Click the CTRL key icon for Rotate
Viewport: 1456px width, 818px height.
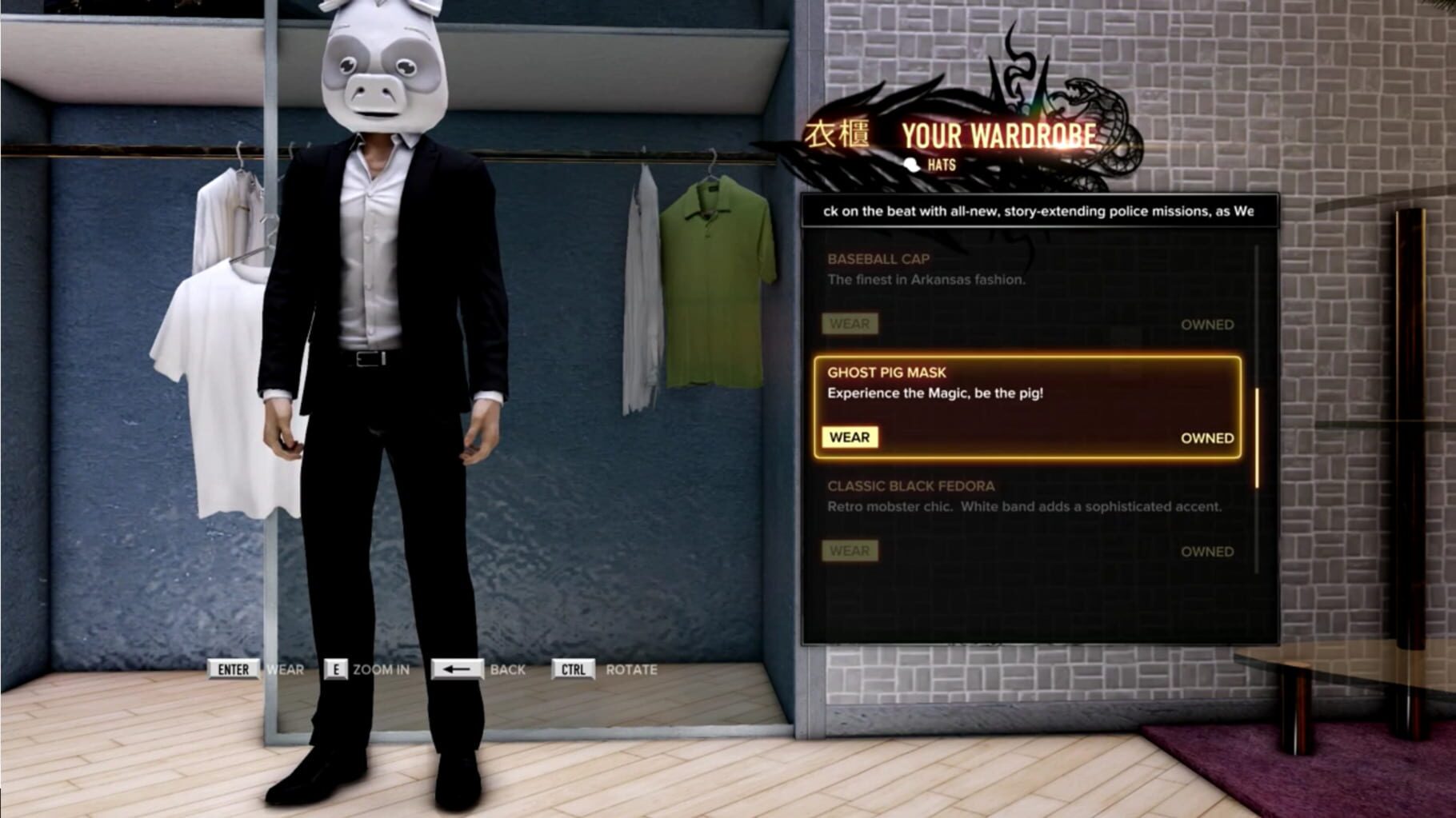pos(574,670)
